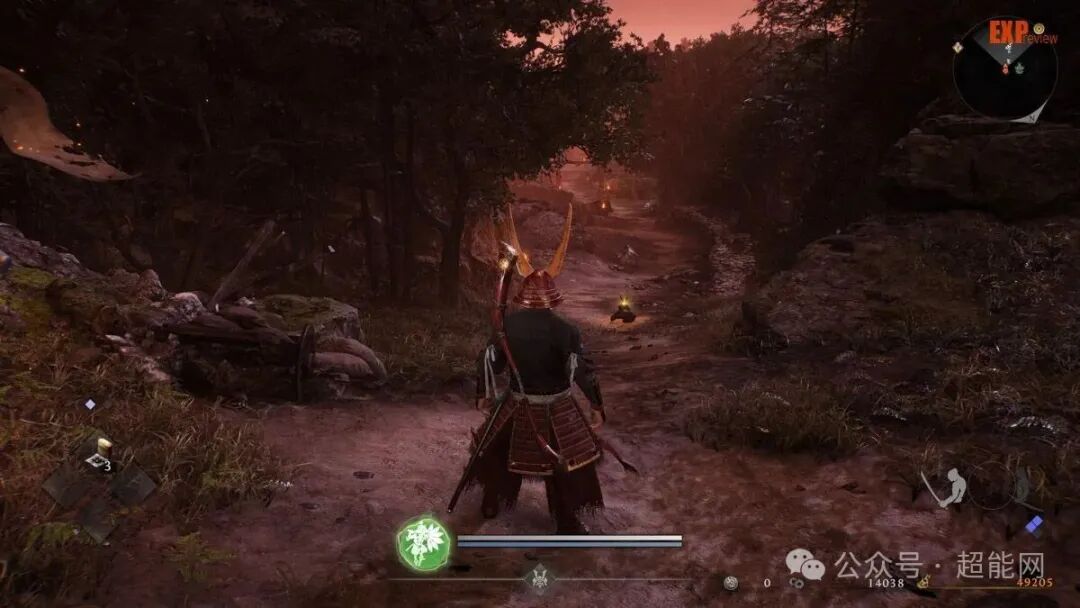The image size is (1080, 608).
Task: Click the blue talisman item icon
Action: 1034,524
